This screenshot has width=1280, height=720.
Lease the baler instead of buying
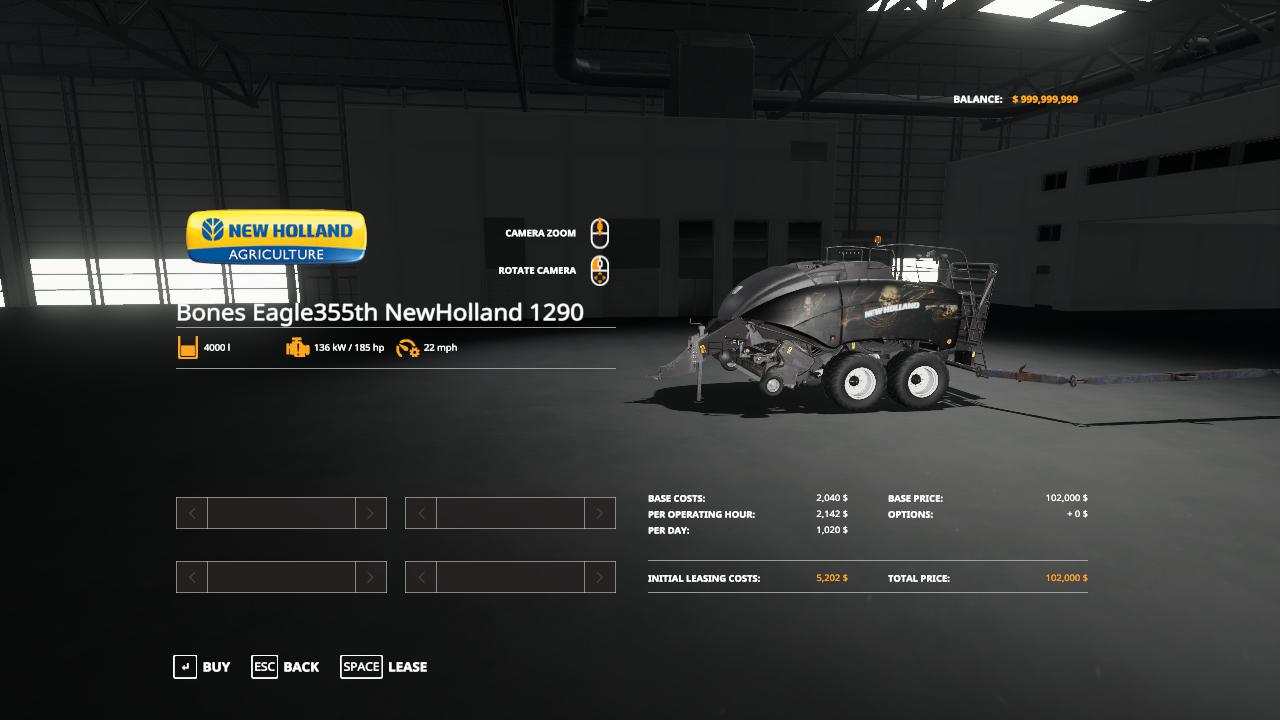[385, 667]
